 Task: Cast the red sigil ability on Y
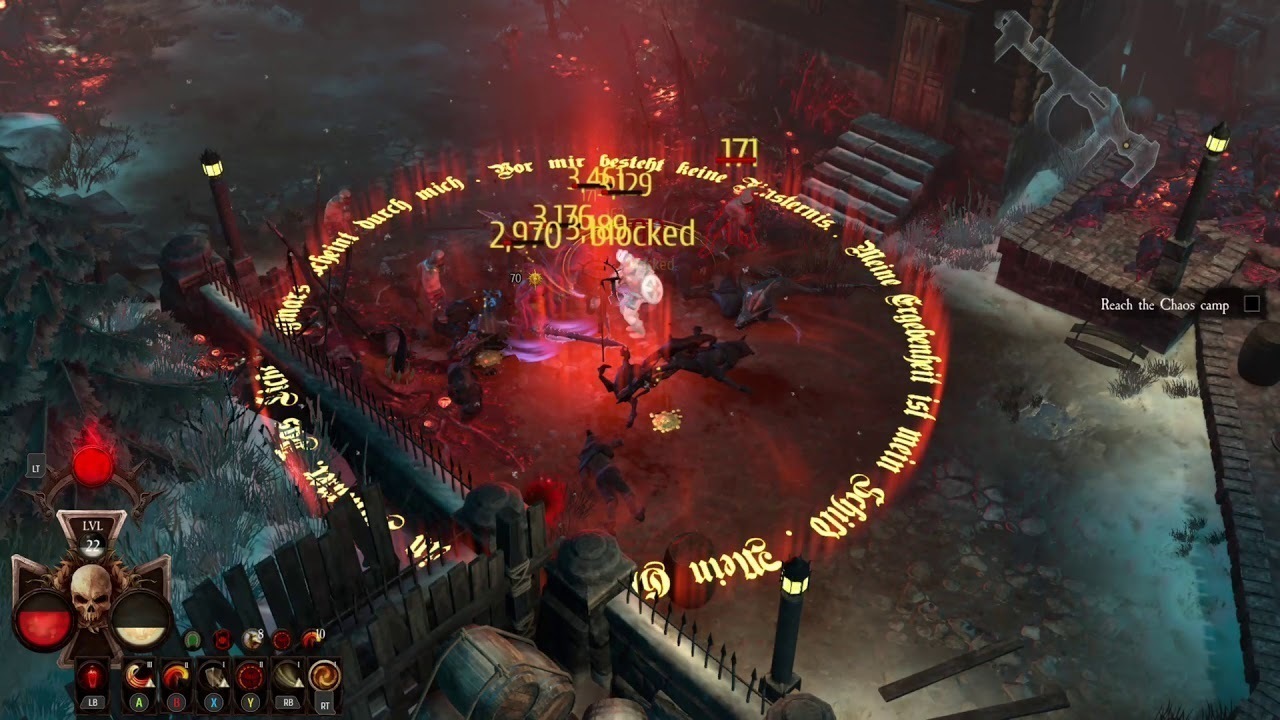click(x=250, y=675)
